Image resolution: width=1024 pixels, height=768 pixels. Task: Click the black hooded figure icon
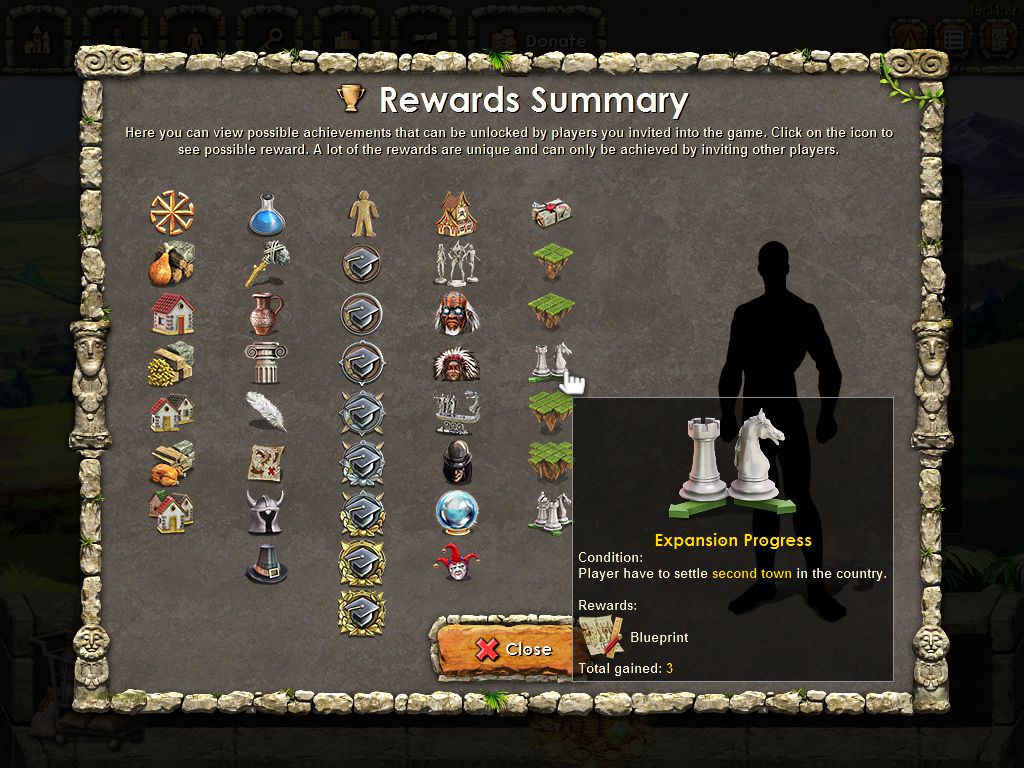pos(456,462)
